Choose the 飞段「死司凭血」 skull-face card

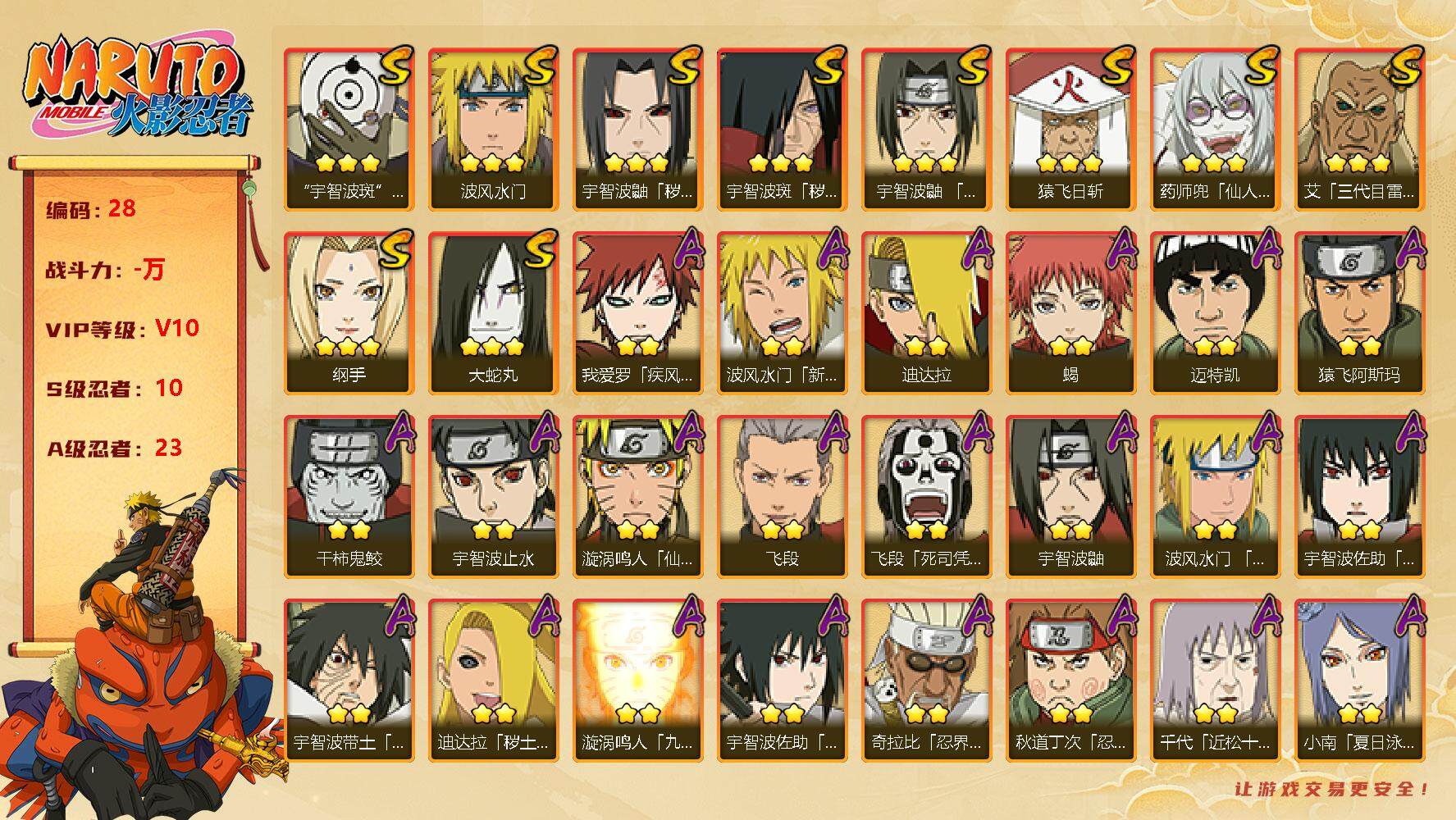(x=926, y=496)
